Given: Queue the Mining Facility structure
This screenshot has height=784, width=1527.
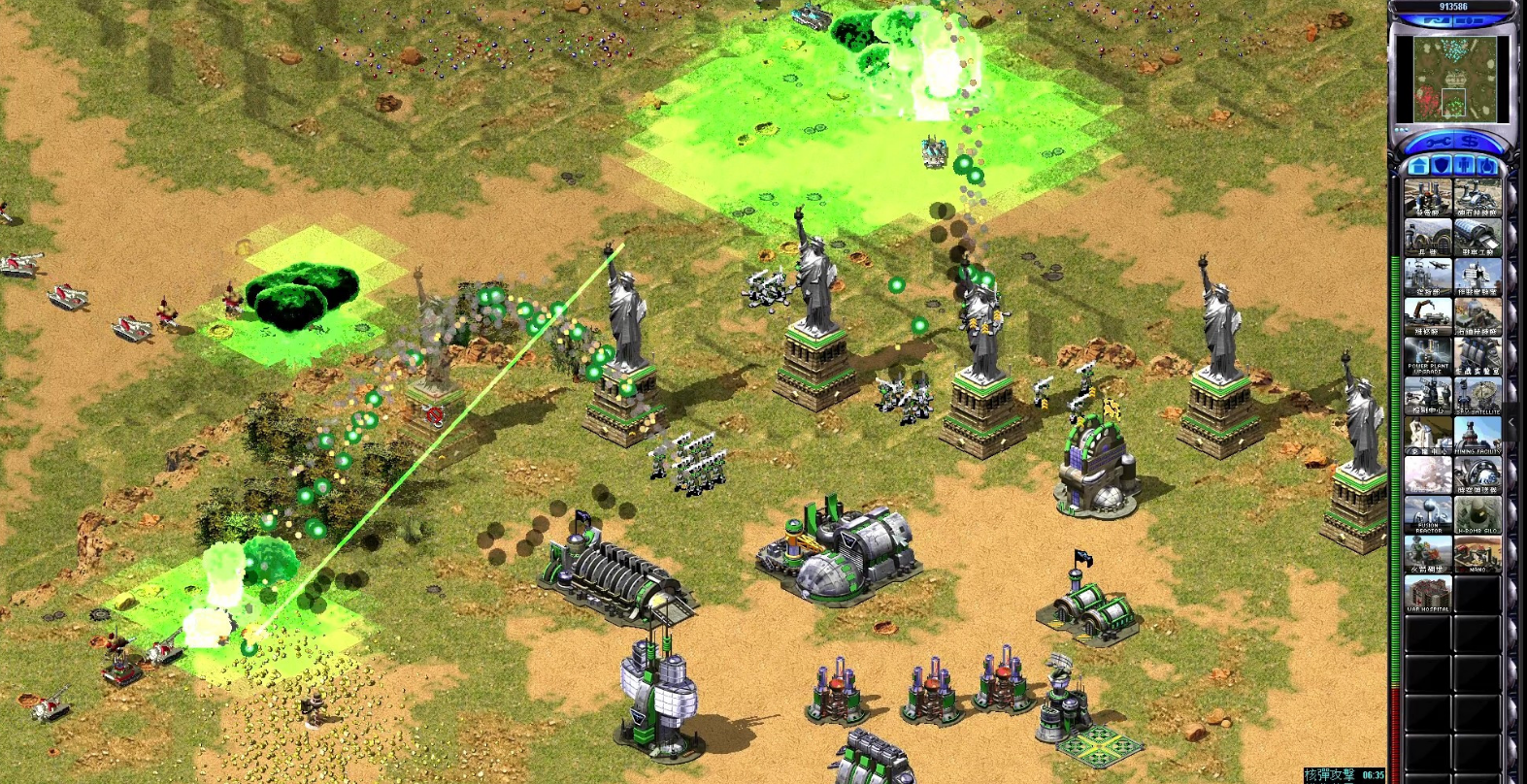Looking at the screenshot, I should [1477, 435].
